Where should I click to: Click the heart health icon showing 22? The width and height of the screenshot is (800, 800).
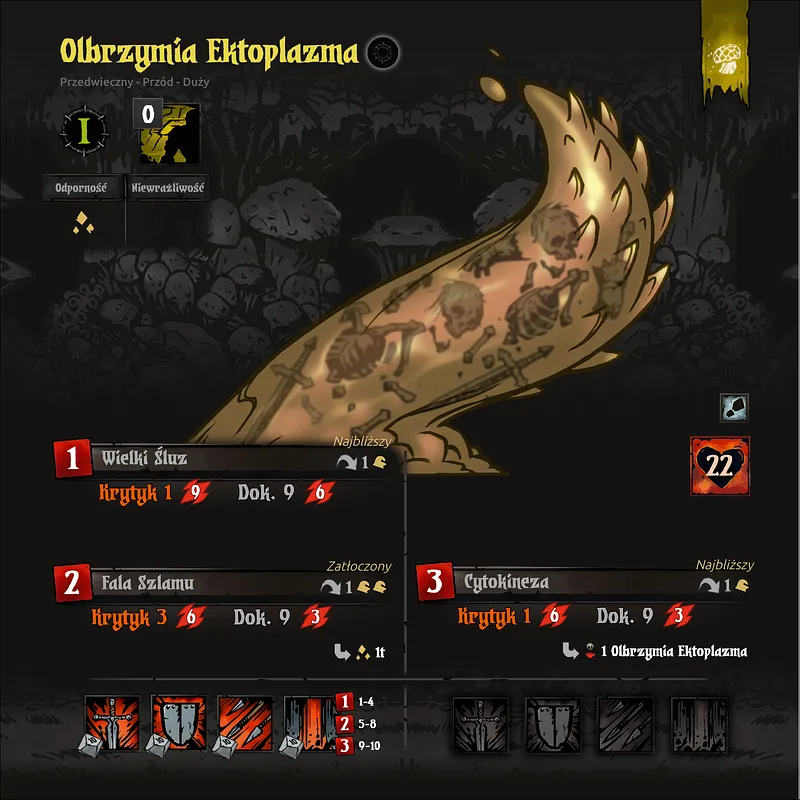coord(719,464)
